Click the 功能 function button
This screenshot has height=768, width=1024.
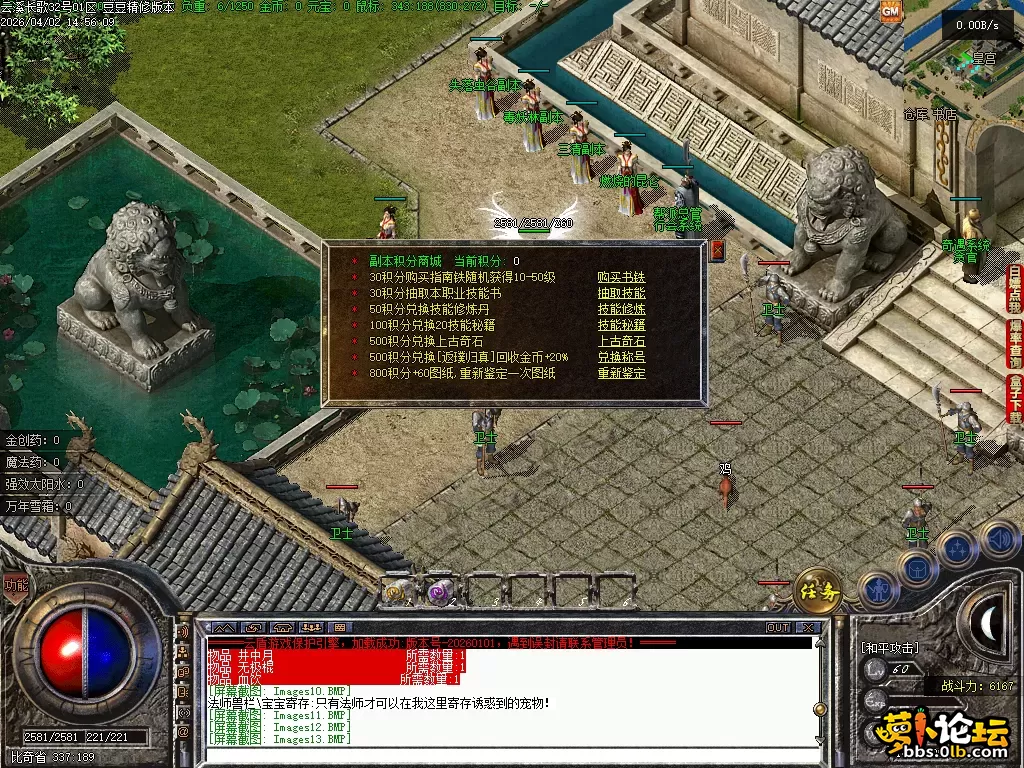[15, 586]
